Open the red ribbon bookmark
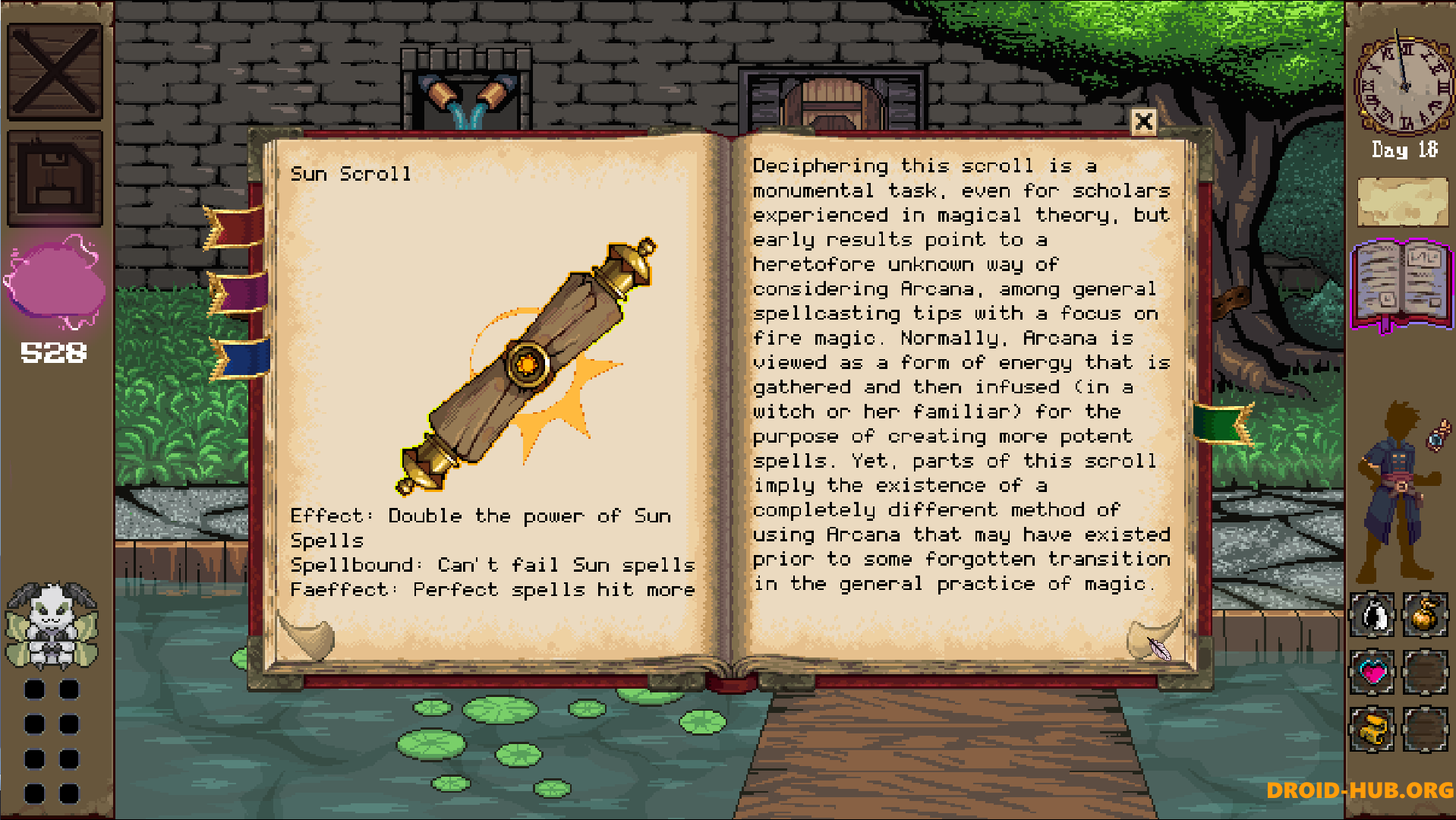 click(x=235, y=227)
